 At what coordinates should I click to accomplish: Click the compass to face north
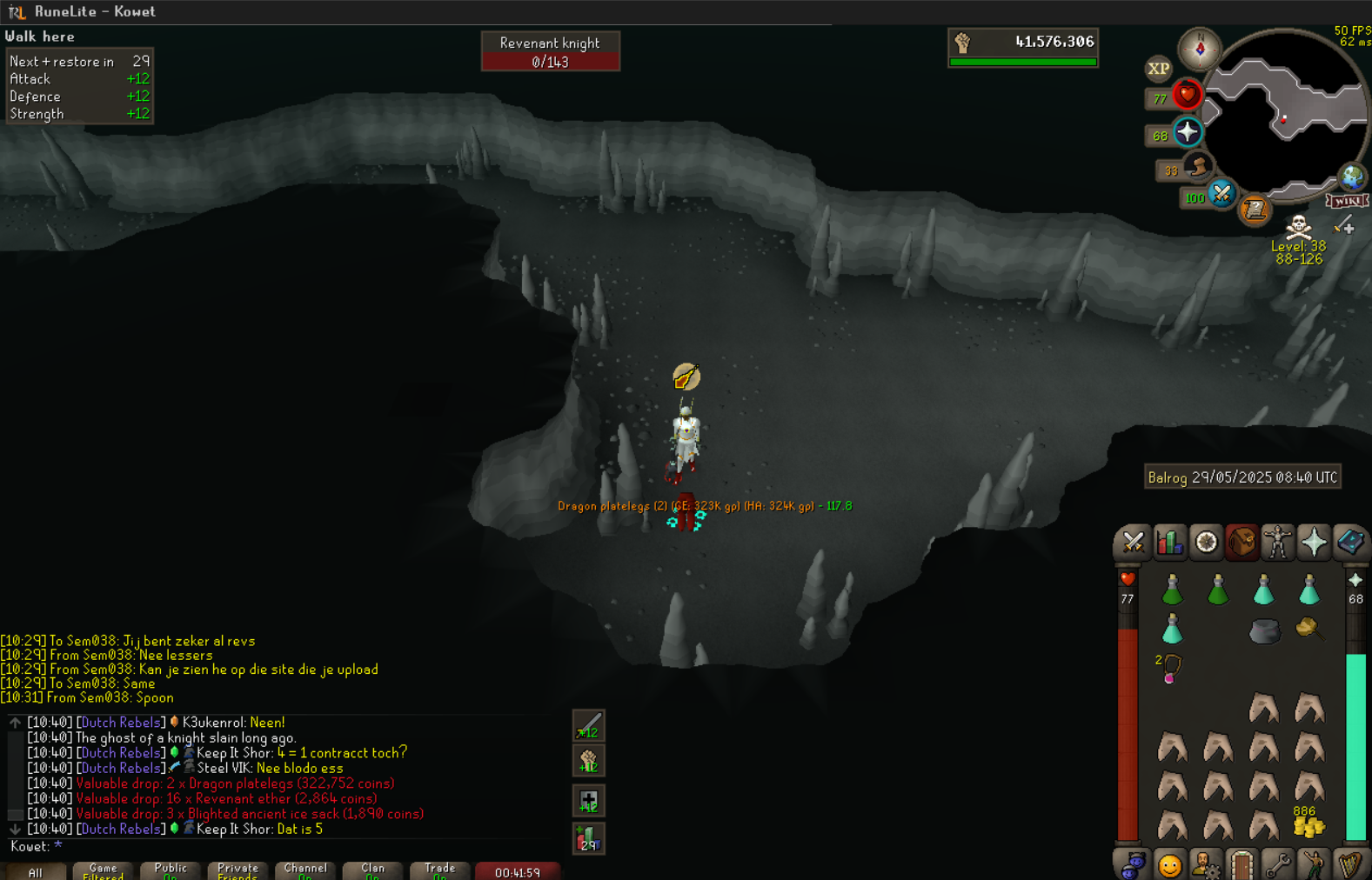coord(1200,49)
